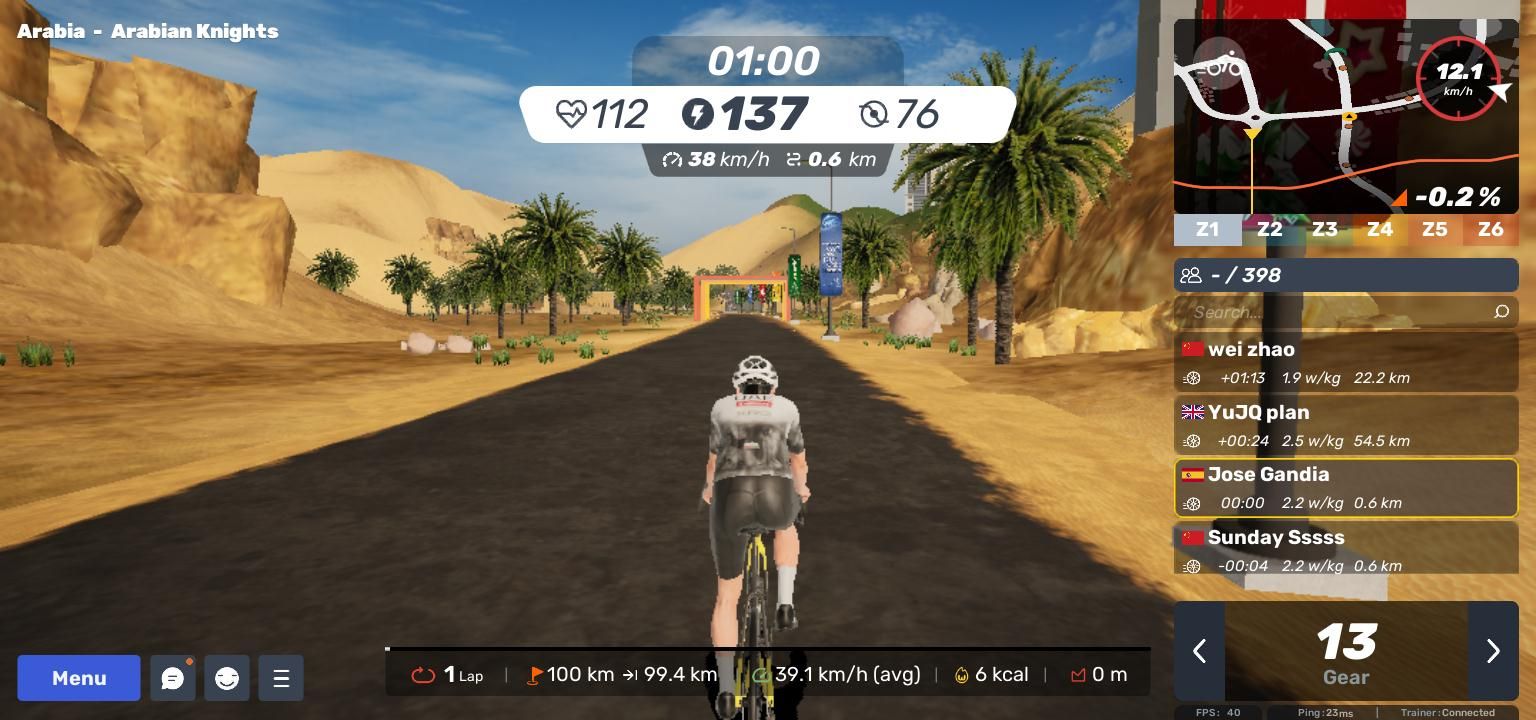The width and height of the screenshot is (1536, 720).
Task: Toggle the three-line list button
Action: click(281, 678)
